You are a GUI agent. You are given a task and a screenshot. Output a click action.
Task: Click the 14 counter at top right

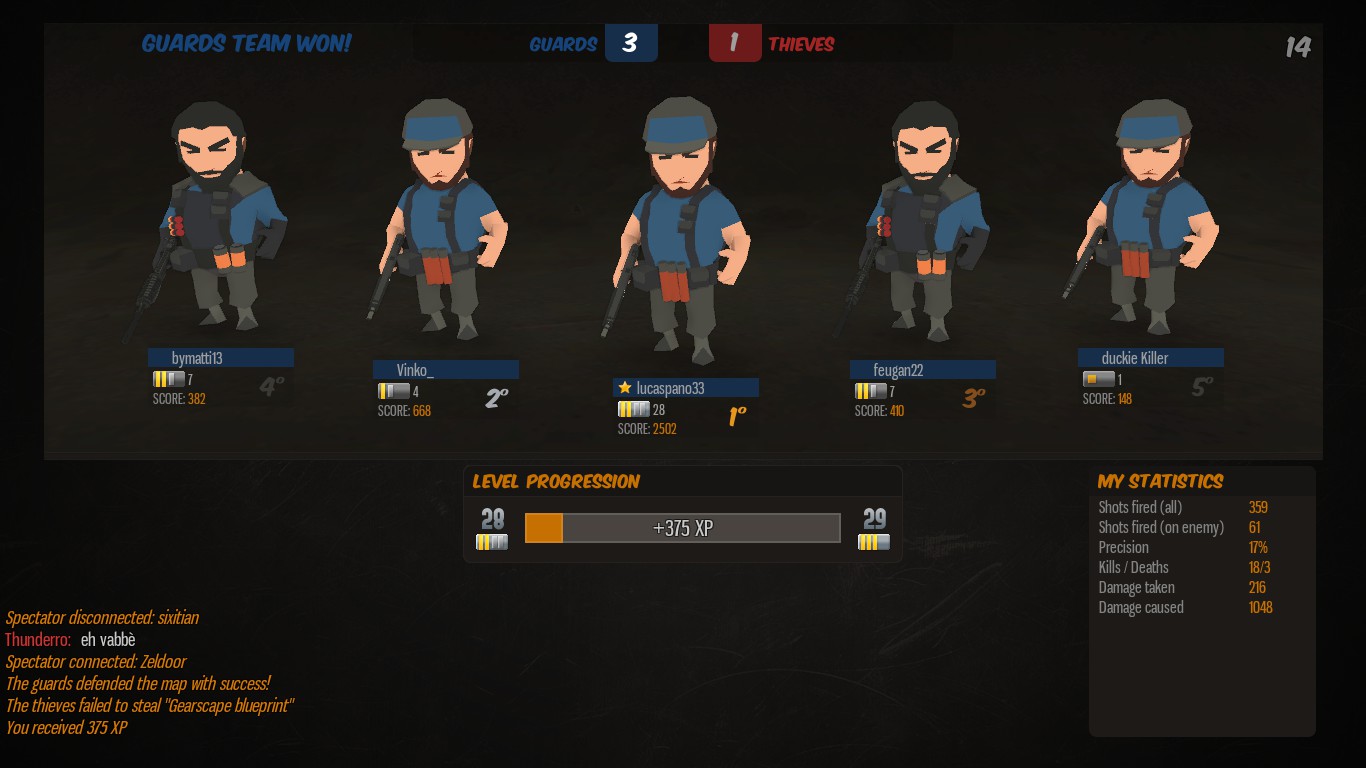[1297, 44]
